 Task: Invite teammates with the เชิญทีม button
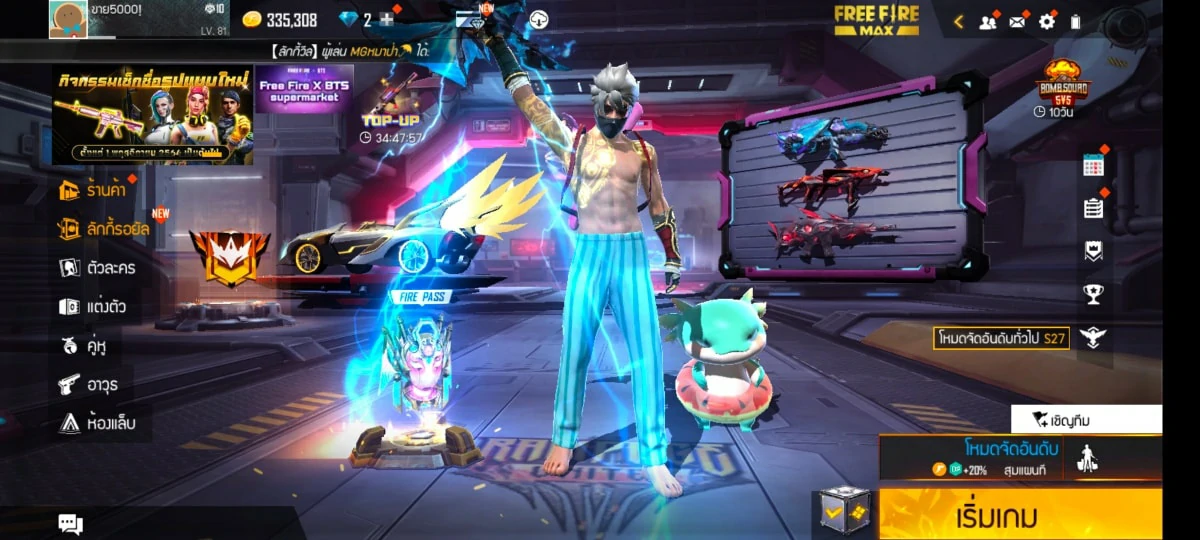point(1086,419)
